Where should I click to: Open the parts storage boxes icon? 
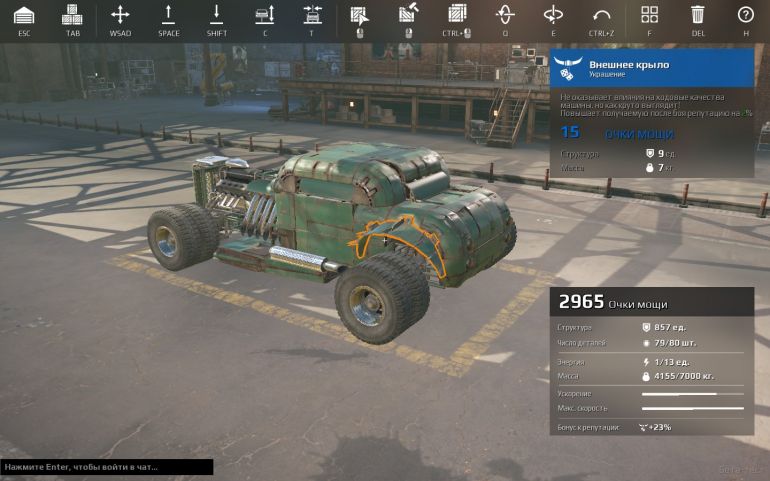click(72, 15)
